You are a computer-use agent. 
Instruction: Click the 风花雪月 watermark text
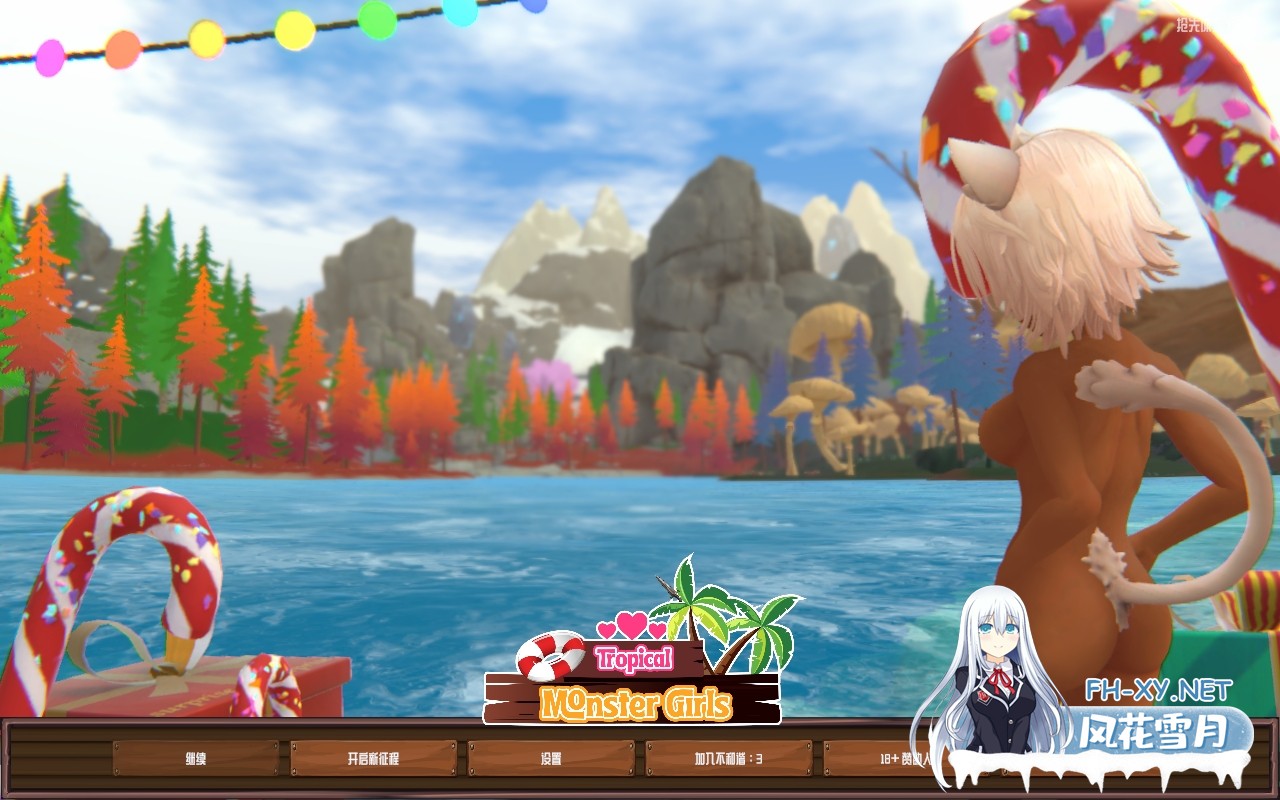[x=1157, y=730]
